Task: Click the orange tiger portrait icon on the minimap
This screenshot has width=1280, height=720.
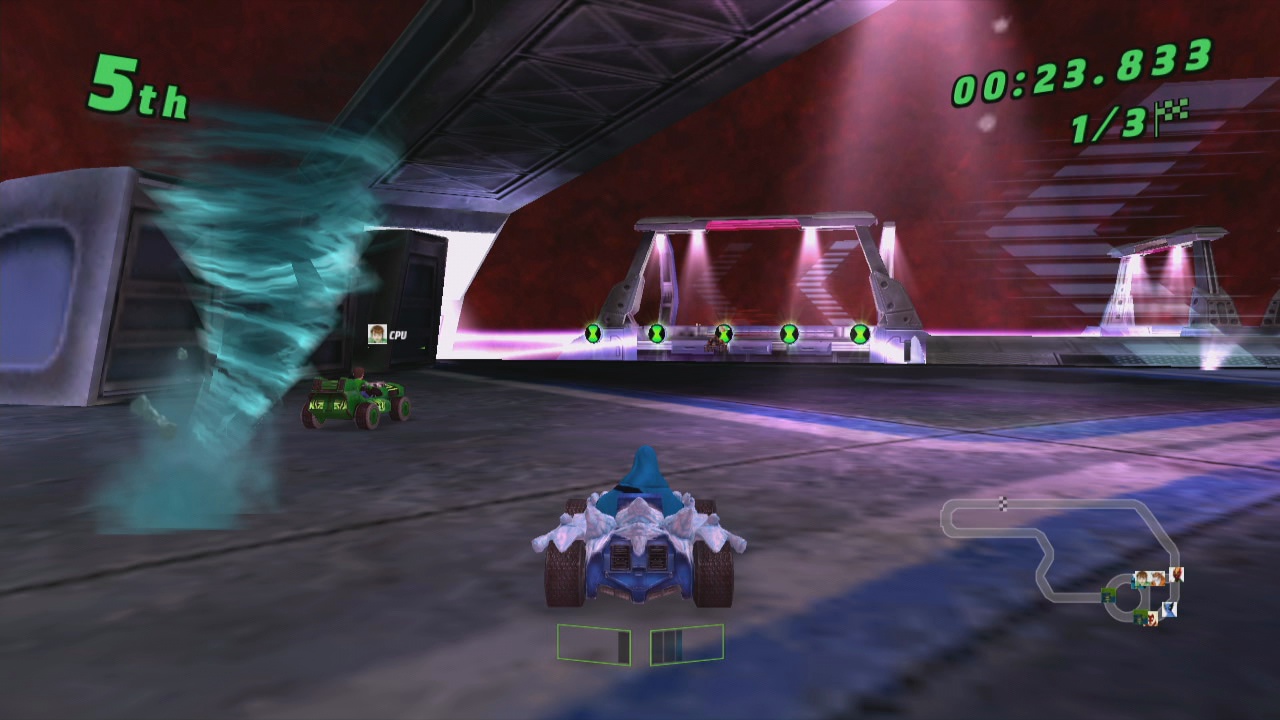Action: [x=1157, y=578]
